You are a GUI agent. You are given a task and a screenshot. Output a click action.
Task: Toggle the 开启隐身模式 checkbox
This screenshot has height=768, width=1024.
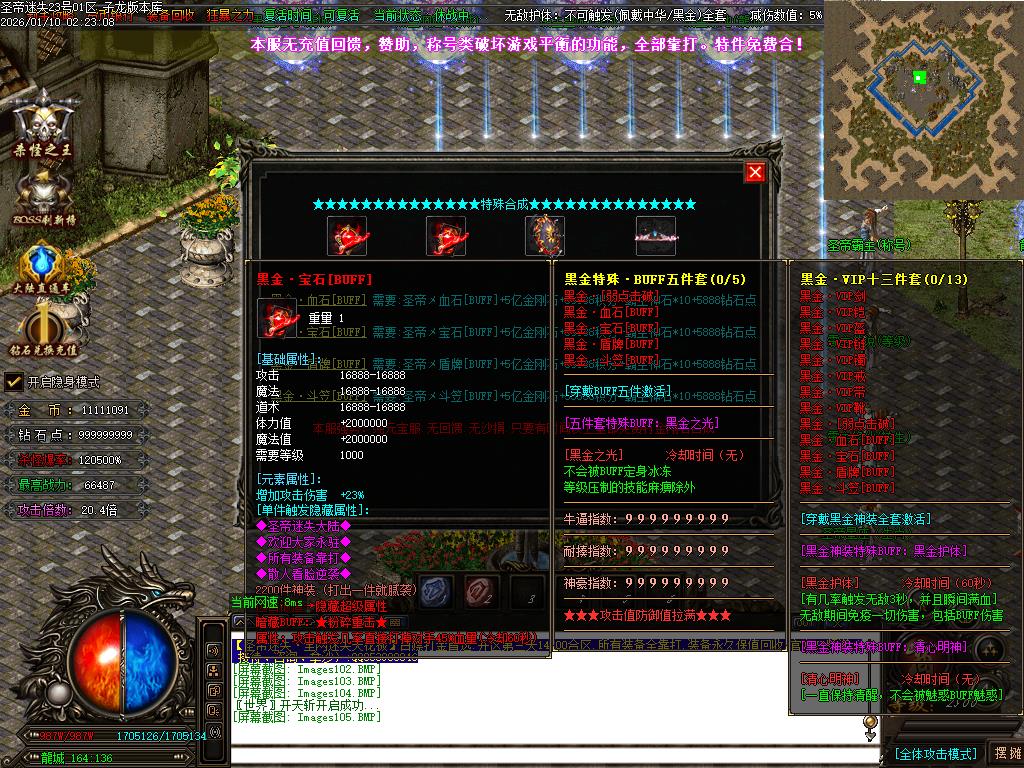click(14, 381)
